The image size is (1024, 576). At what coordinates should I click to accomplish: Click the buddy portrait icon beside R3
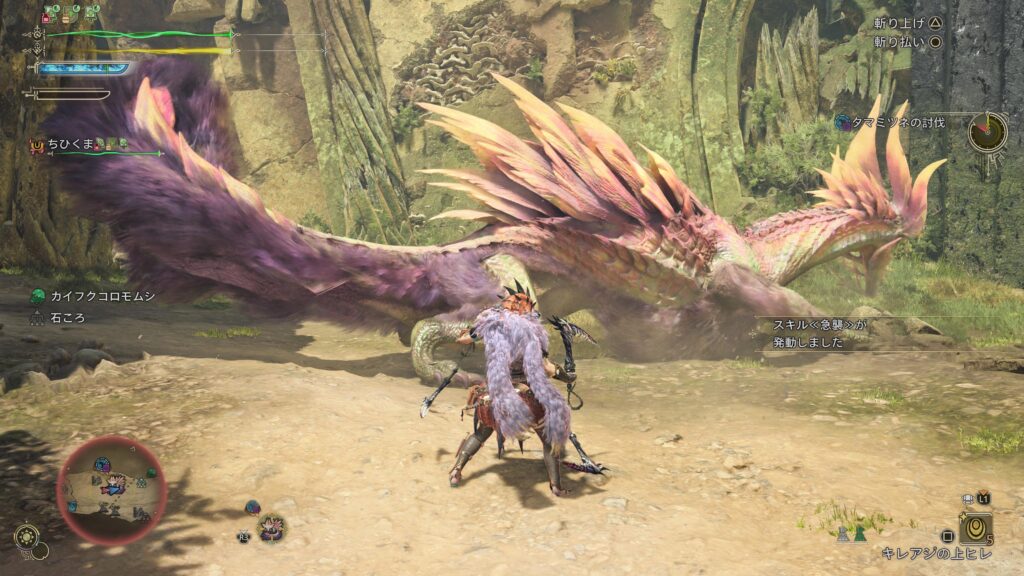coord(271,528)
